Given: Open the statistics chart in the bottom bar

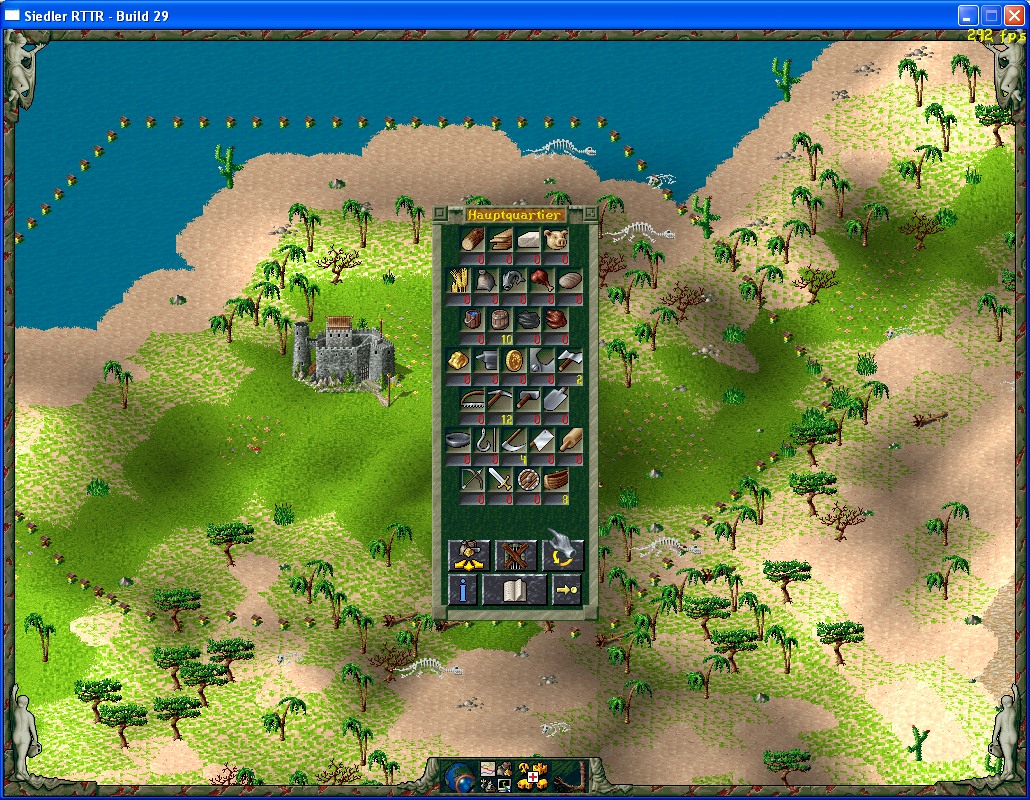Looking at the screenshot, I should 488,770.
